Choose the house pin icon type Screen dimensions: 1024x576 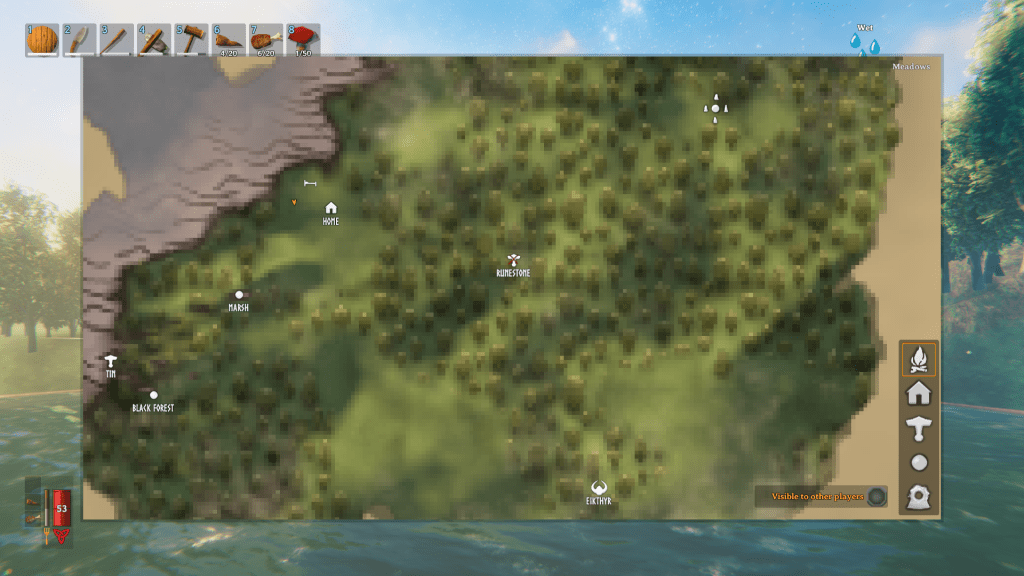pos(919,393)
